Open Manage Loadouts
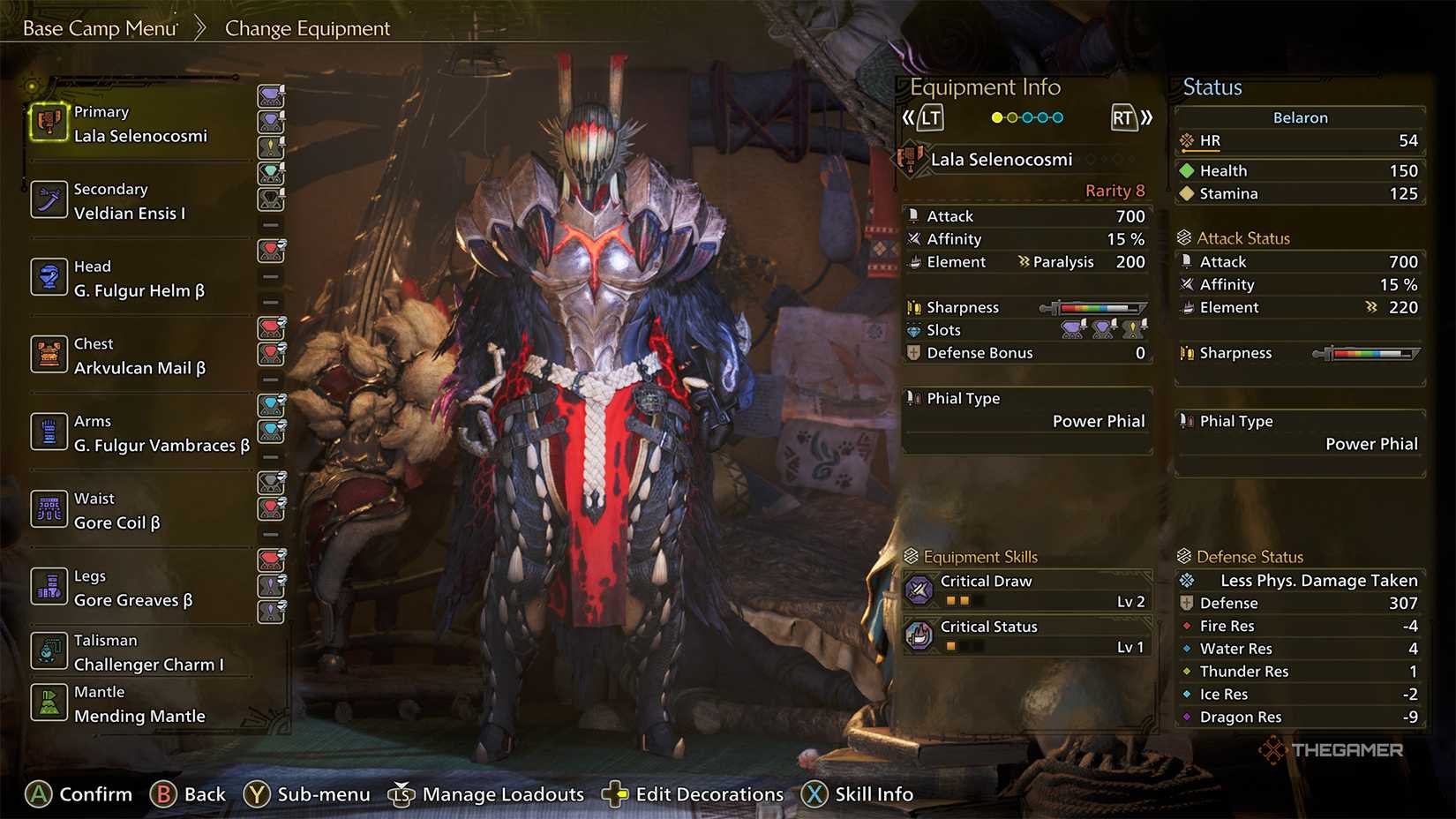The image size is (1456, 819). (486, 794)
